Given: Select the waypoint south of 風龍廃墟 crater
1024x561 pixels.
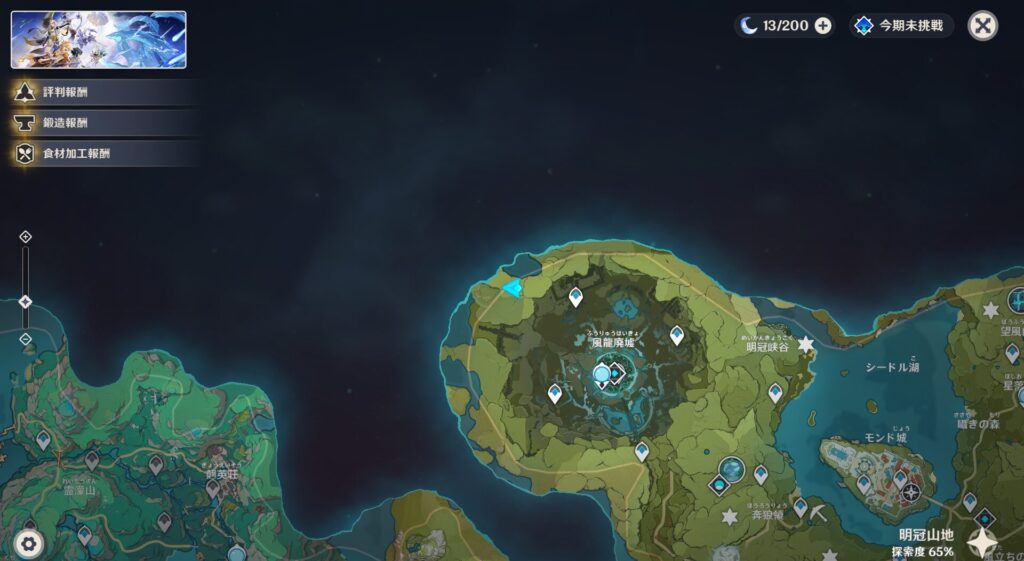Looking at the screenshot, I should pos(641,451).
